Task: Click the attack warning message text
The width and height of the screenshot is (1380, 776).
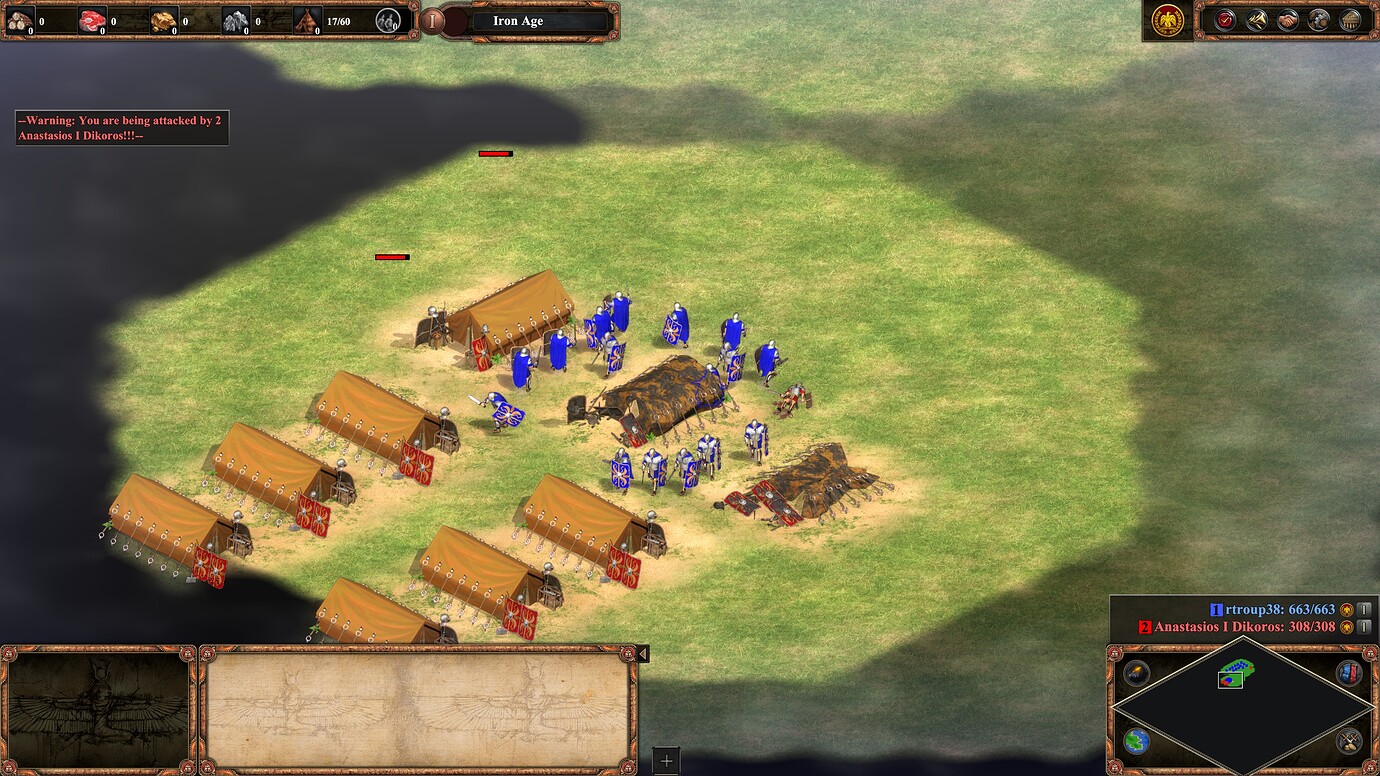Action: (x=120, y=127)
